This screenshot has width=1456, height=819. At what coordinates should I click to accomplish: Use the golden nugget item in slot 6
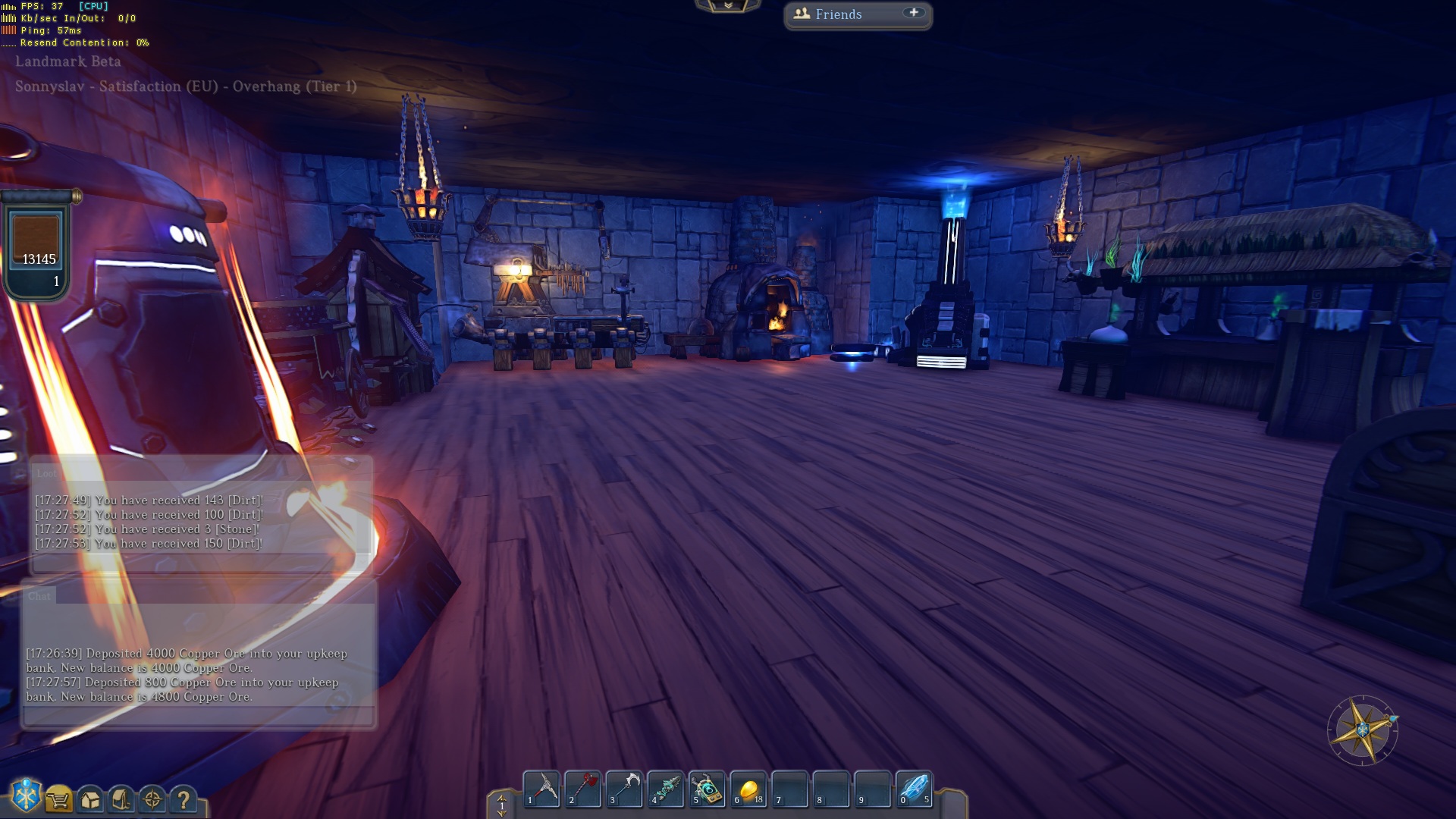pos(748,789)
